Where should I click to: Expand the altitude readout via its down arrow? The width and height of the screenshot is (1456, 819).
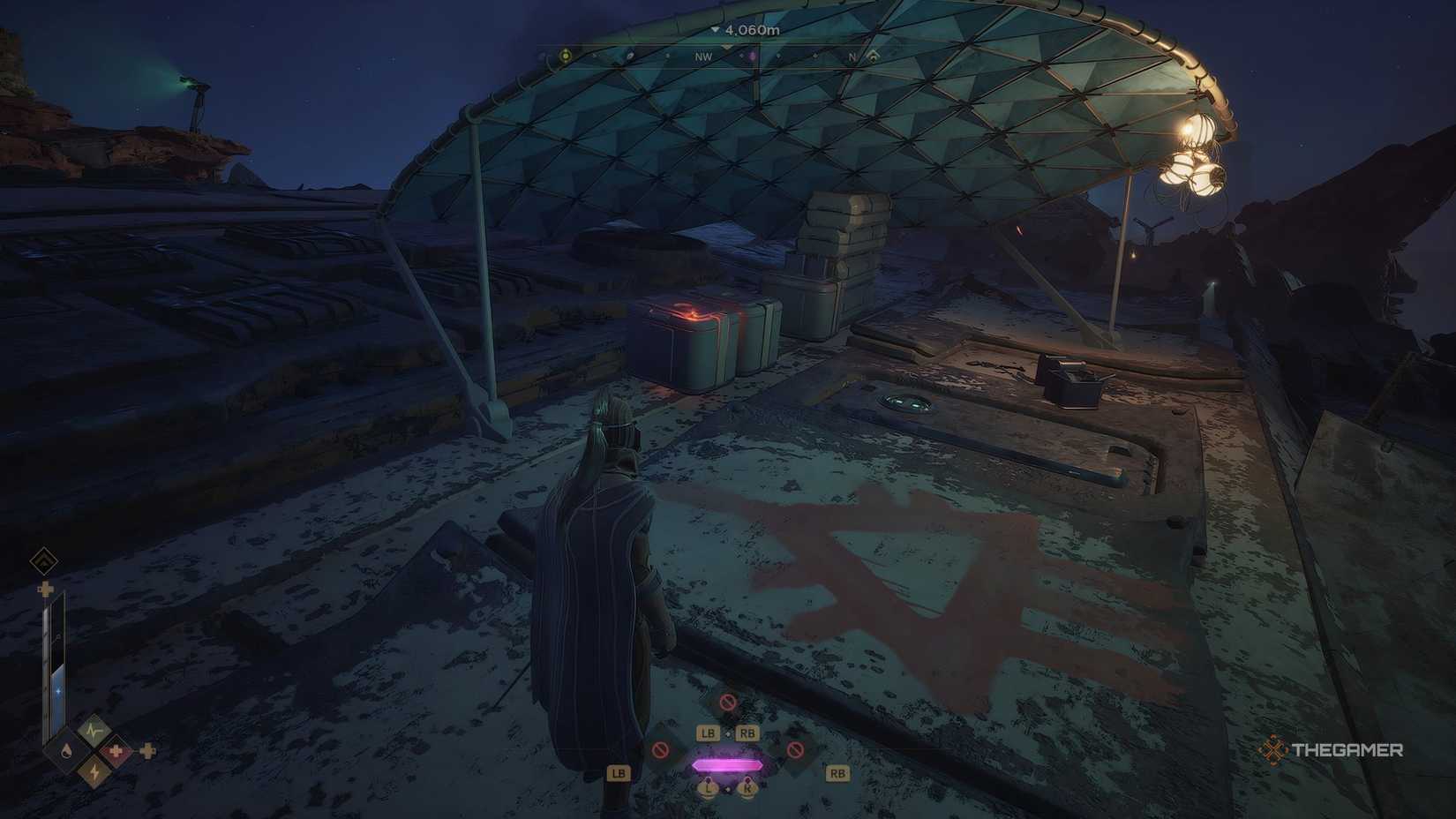tap(715, 30)
